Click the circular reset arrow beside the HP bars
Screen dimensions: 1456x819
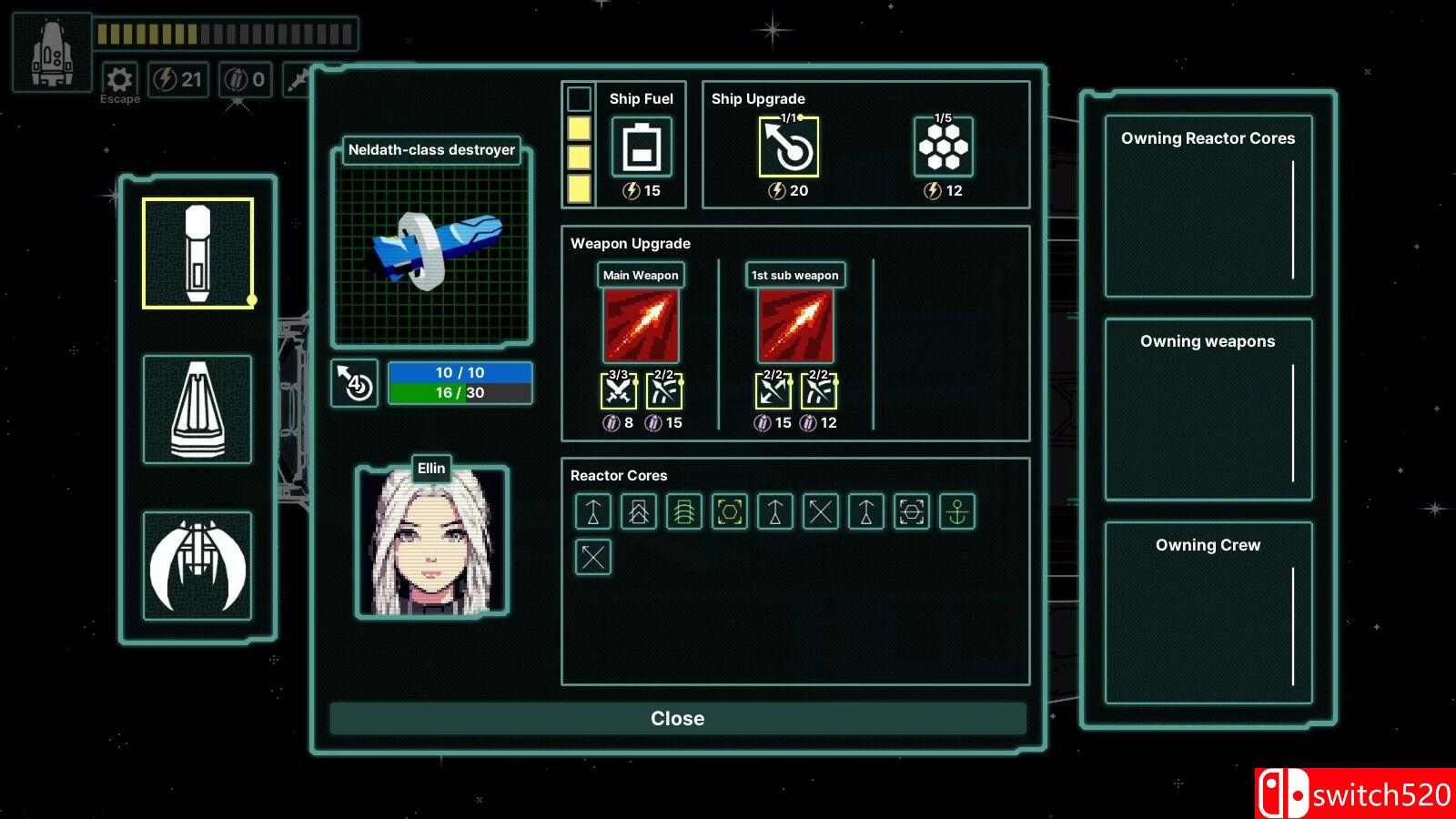pos(354,386)
